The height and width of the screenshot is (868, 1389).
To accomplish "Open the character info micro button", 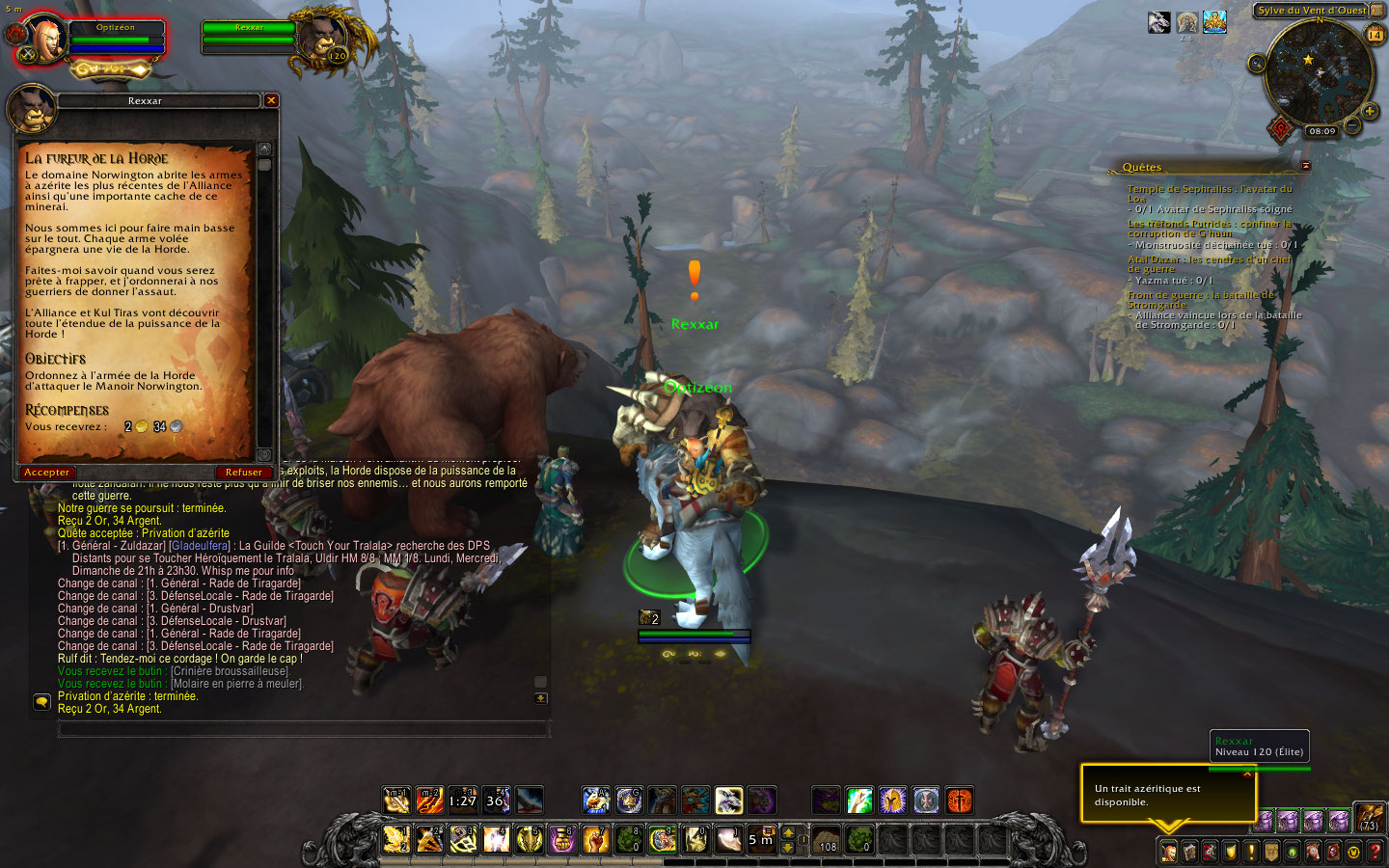I will point(1168,852).
